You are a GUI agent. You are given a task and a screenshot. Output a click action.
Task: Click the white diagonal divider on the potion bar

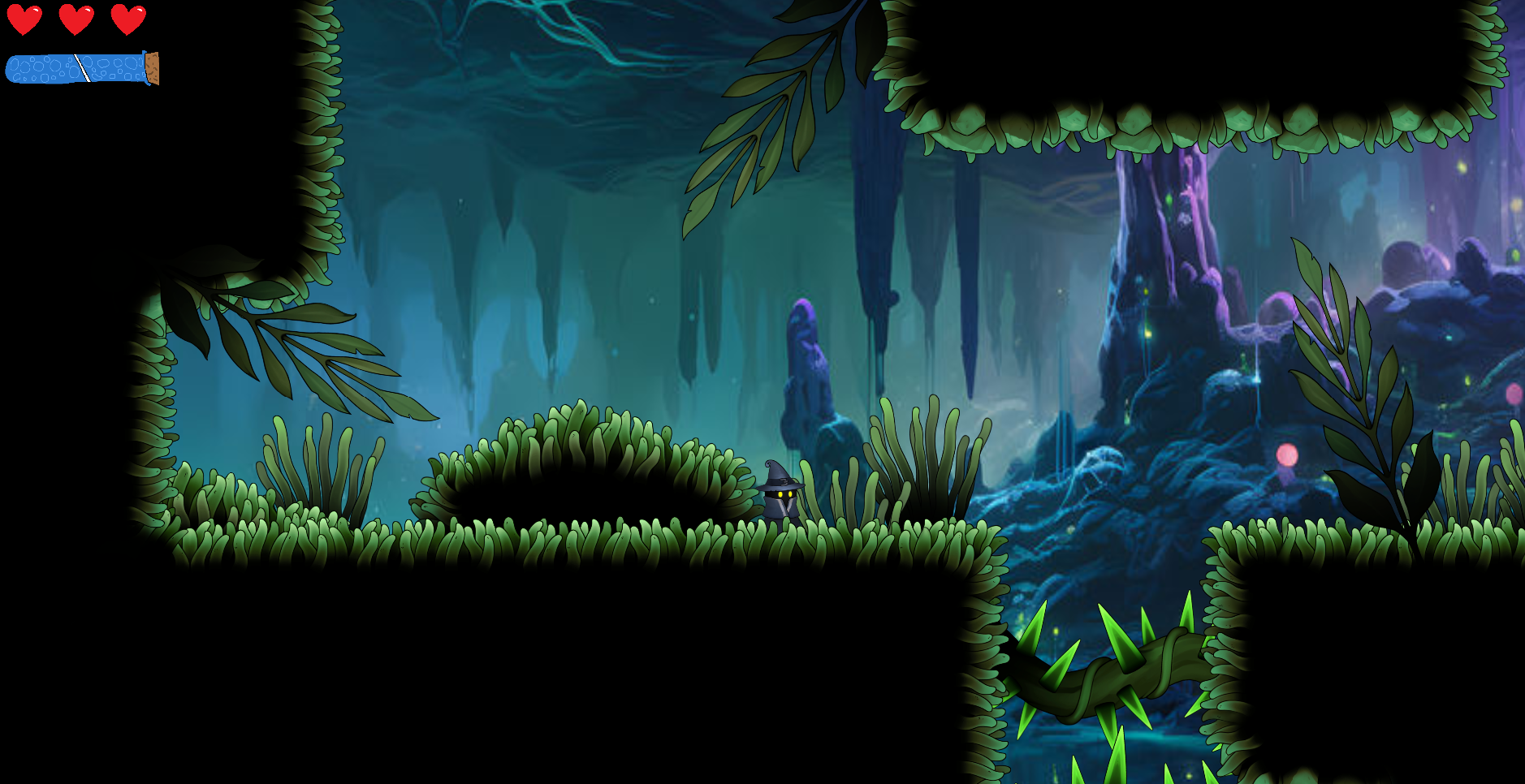[x=82, y=68]
